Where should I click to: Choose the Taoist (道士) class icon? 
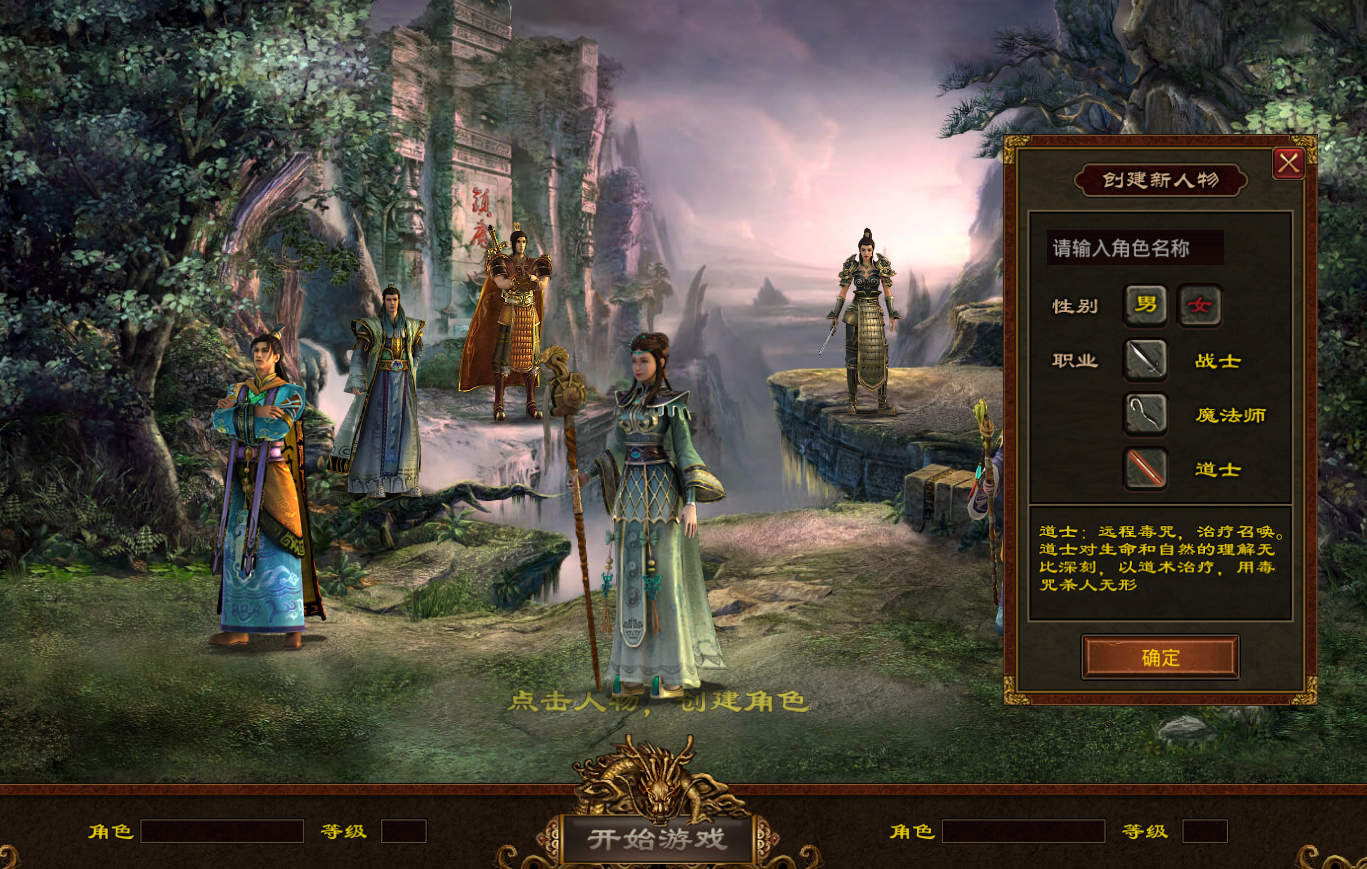[1146, 468]
